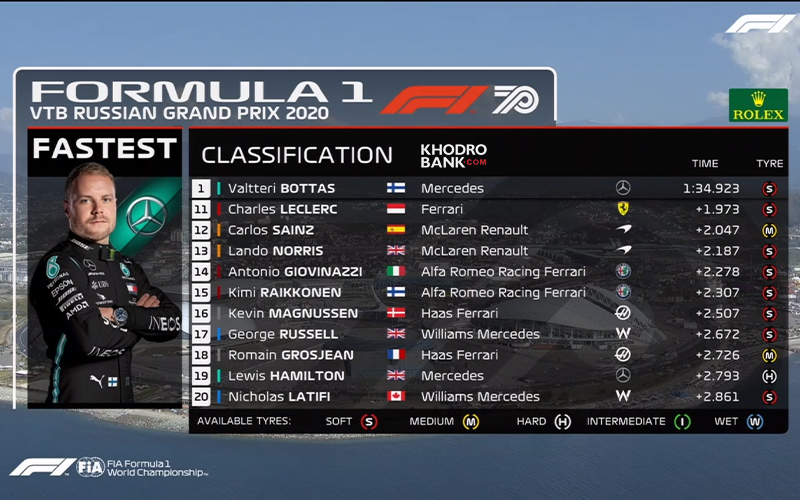This screenshot has height=500, width=800.
Task: Click the Medium tyre legend icon
Action: tap(470, 422)
